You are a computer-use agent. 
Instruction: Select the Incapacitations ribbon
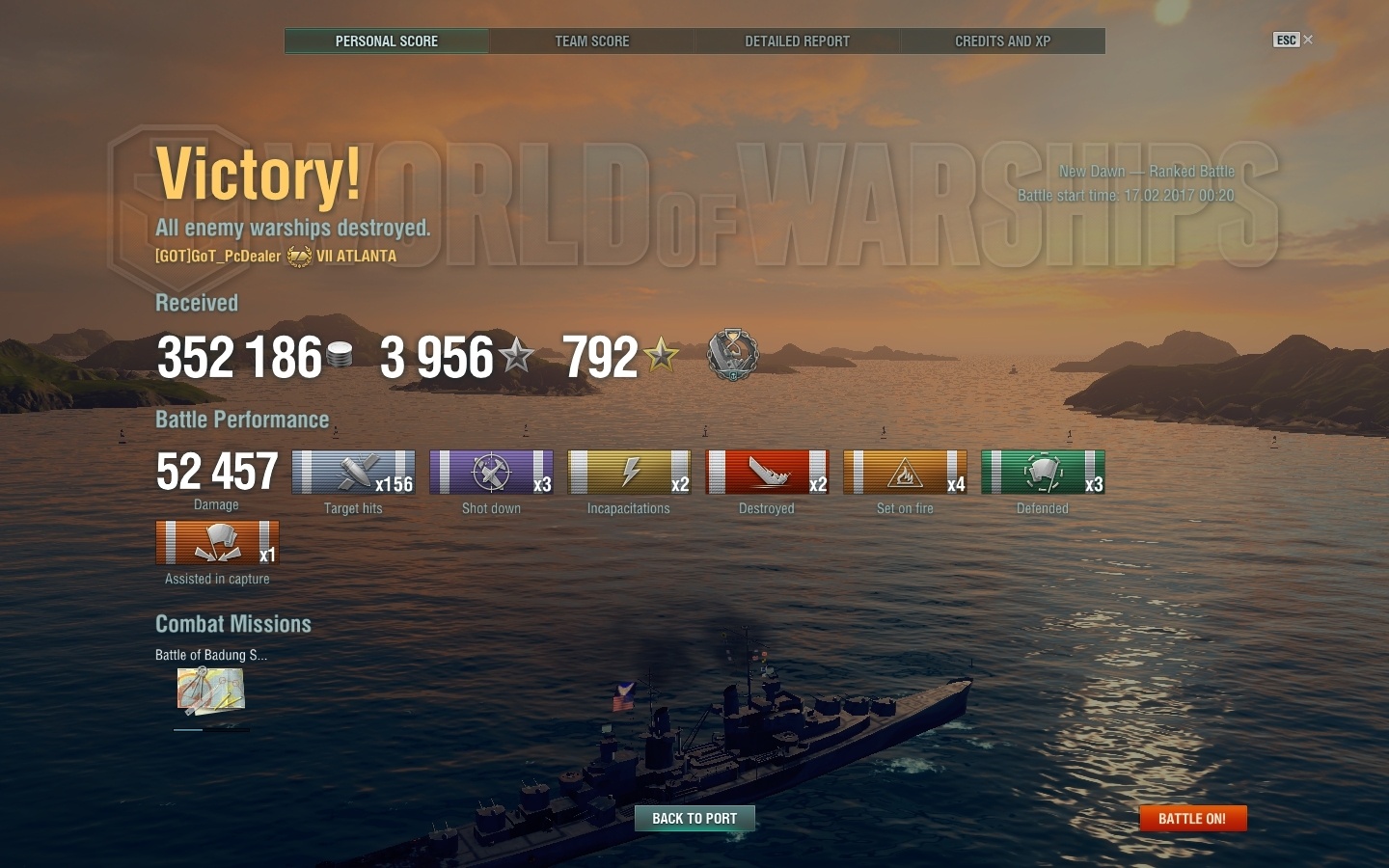click(630, 473)
